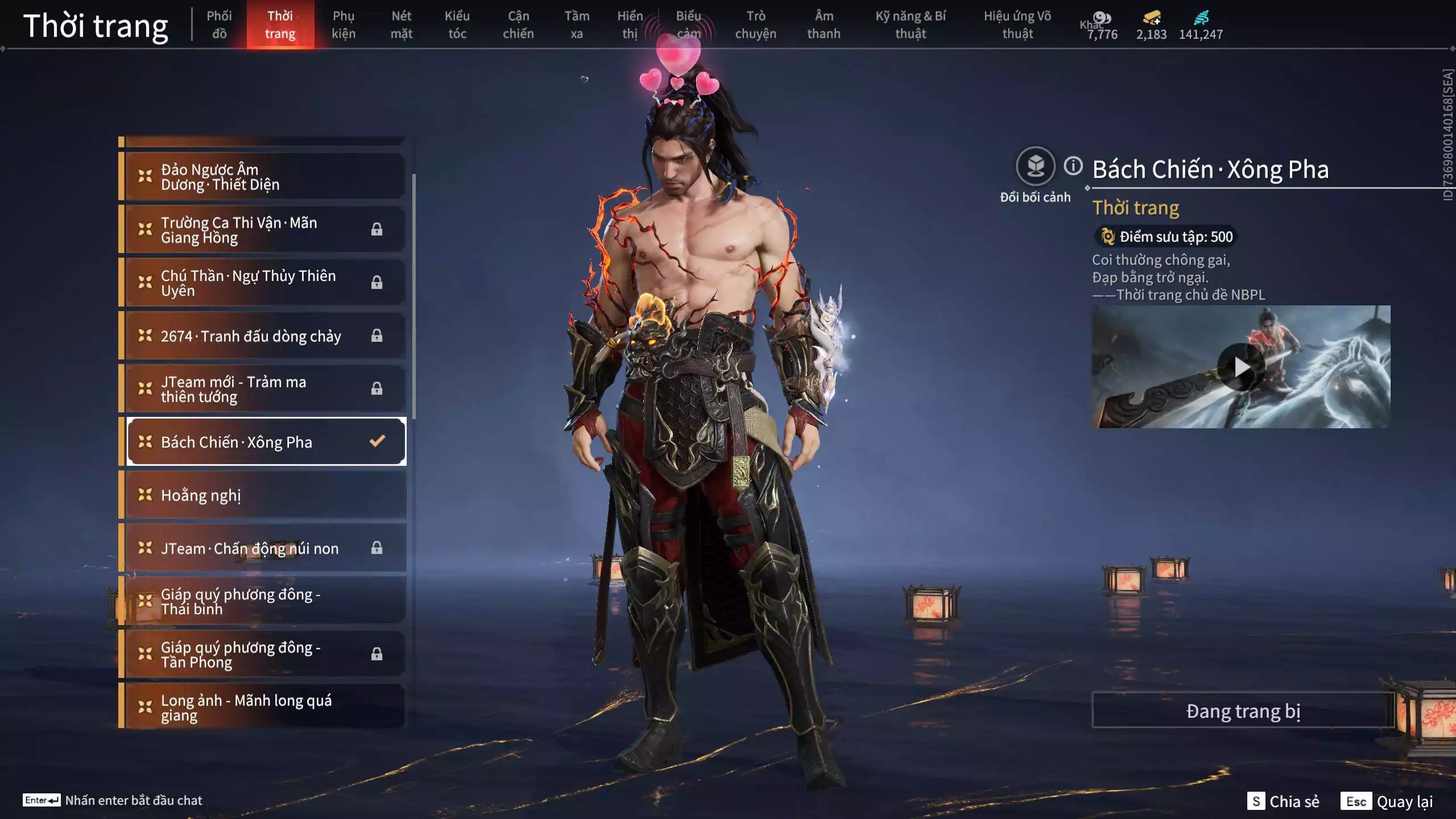Image resolution: width=1456 pixels, height=819 pixels.
Task: Choose JTeam · Chấn động núi non
Action: click(265, 548)
